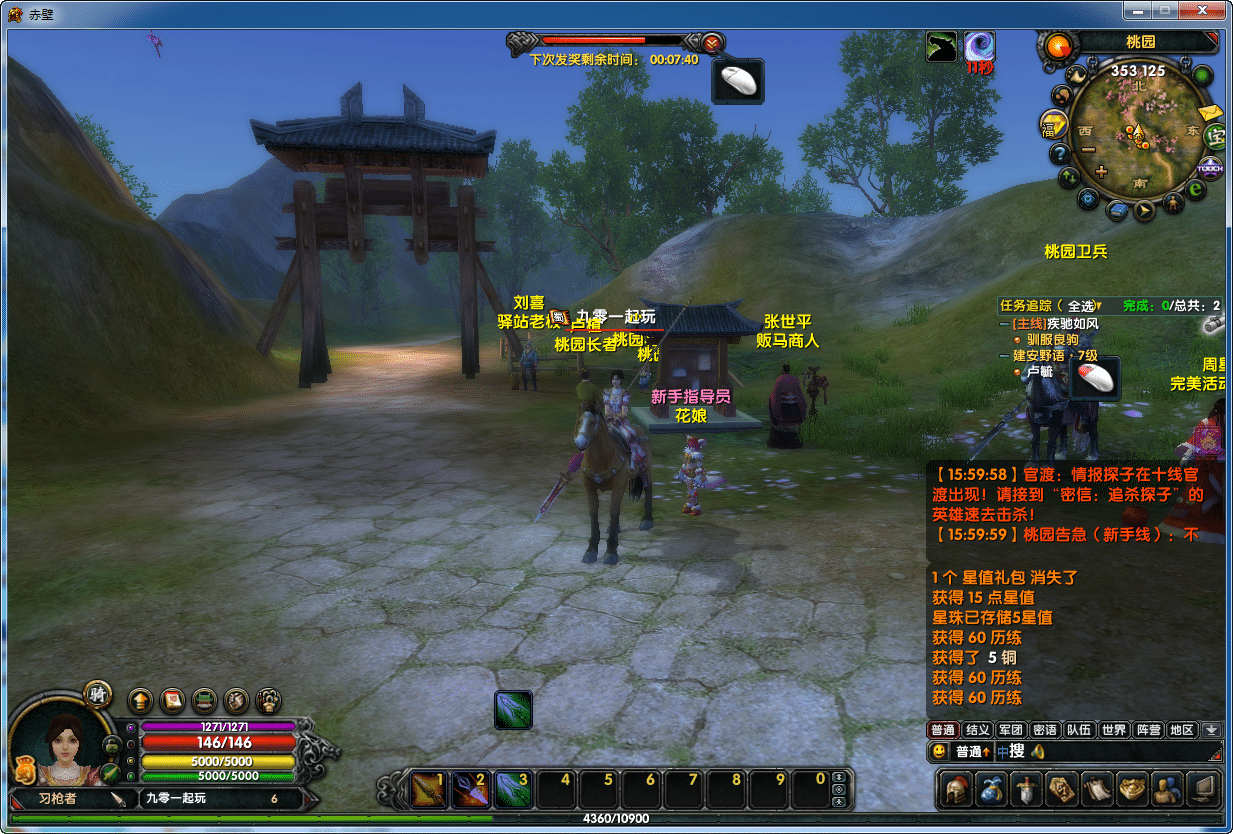
Task: Open the skills menu sword icon
Action: pyautogui.click(x=1026, y=790)
